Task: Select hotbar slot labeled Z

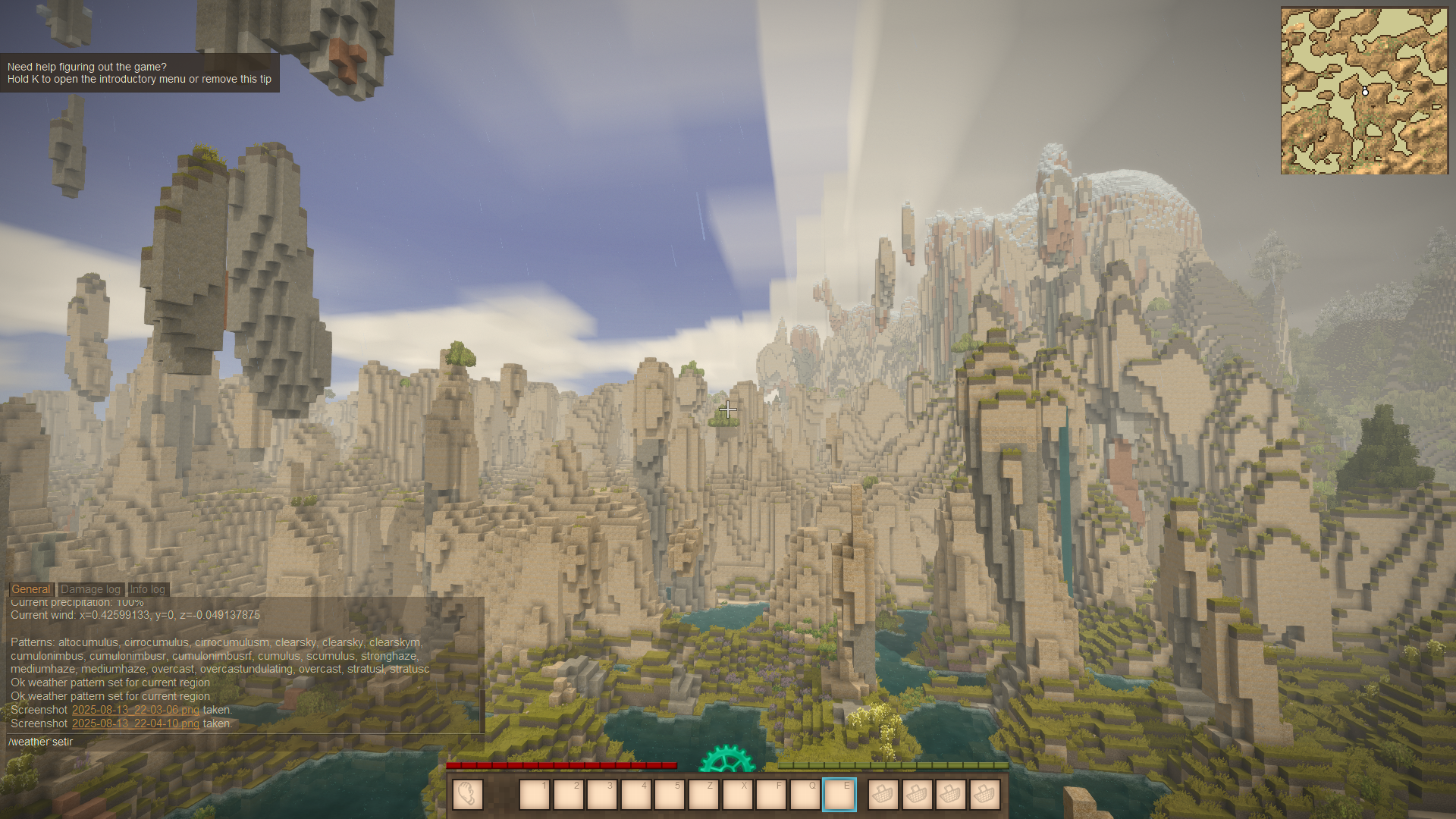Action: tap(704, 795)
